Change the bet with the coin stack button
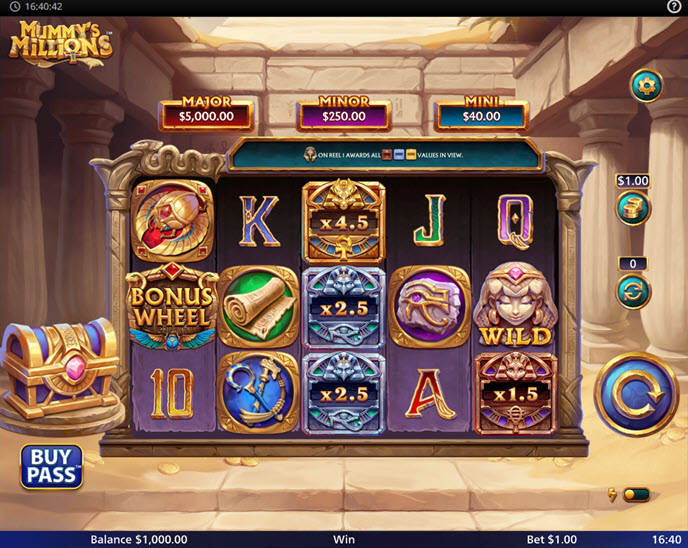688x548 pixels. tap(633, 208)
